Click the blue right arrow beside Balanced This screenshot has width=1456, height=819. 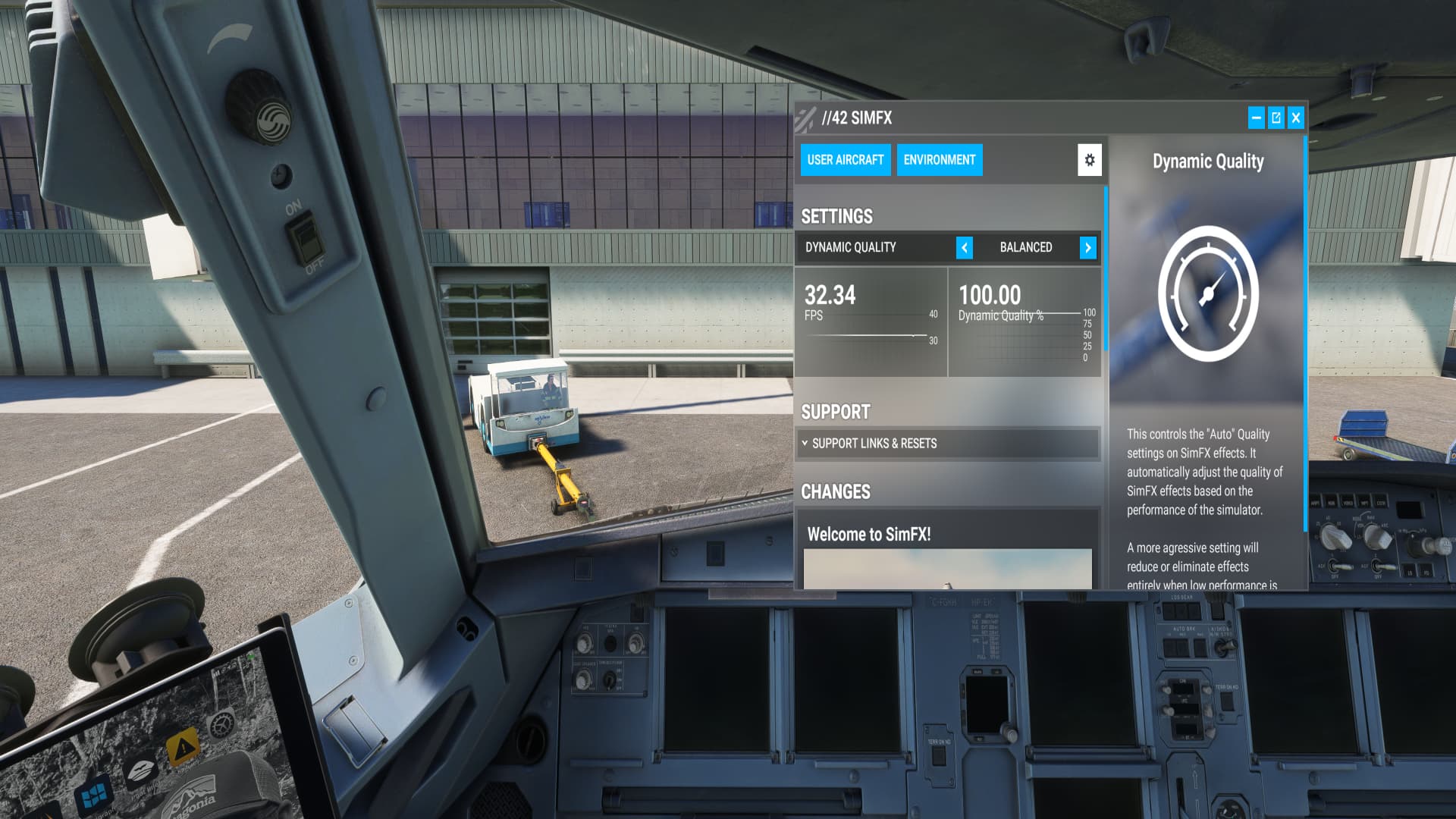pos(1088,247)
